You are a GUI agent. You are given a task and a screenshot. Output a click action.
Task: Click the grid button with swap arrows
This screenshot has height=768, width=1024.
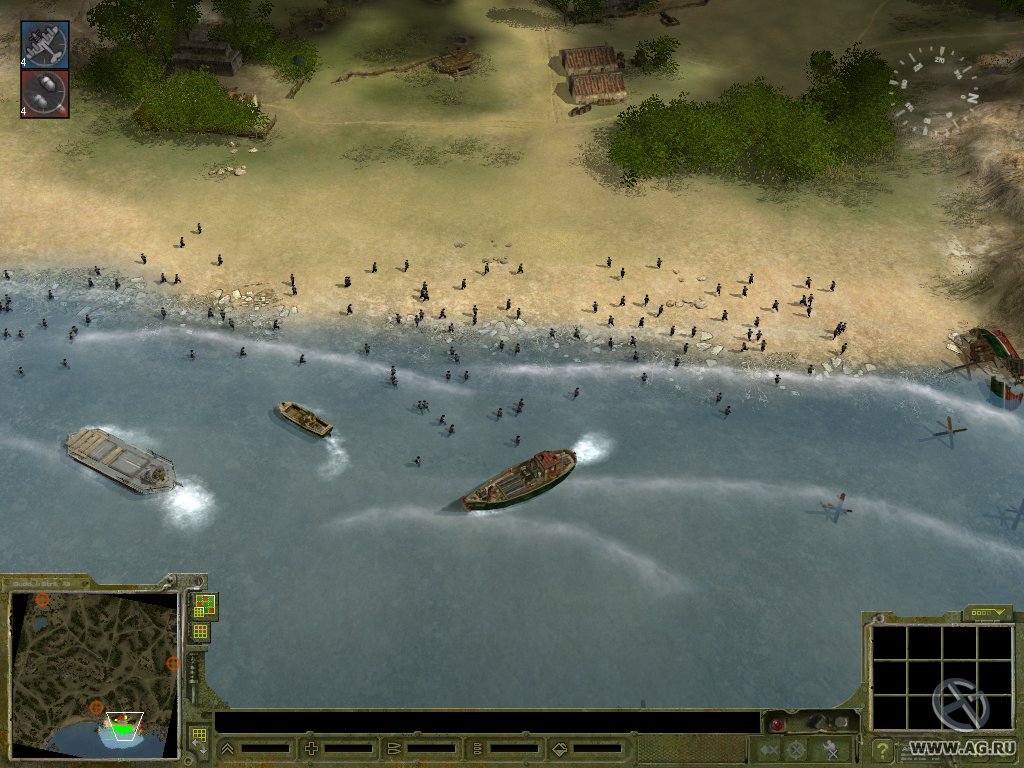coord(199,740)
